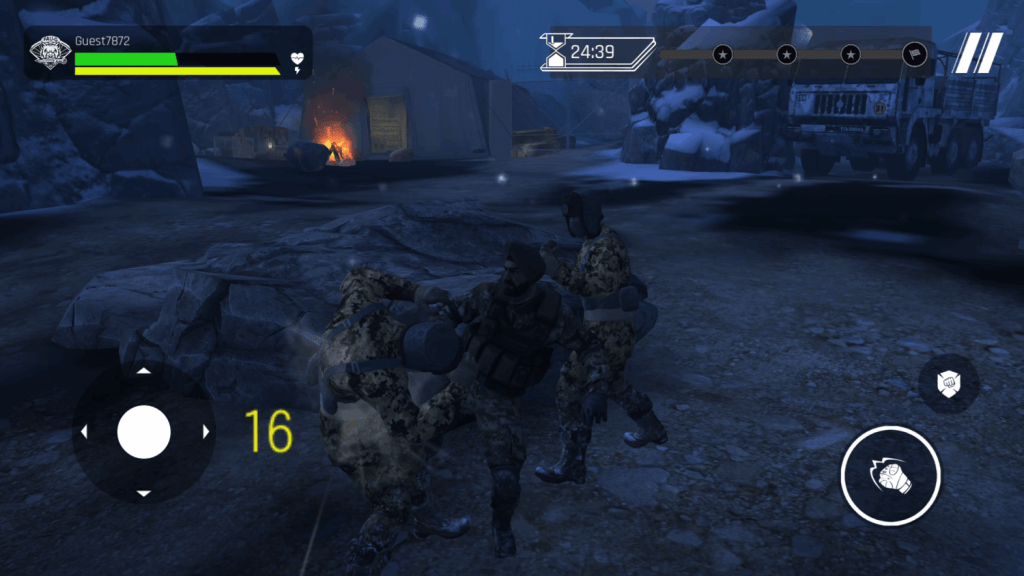Tap the joystick's left arrow
This screenshot has width=1024, height=576.
pos(83,432)
